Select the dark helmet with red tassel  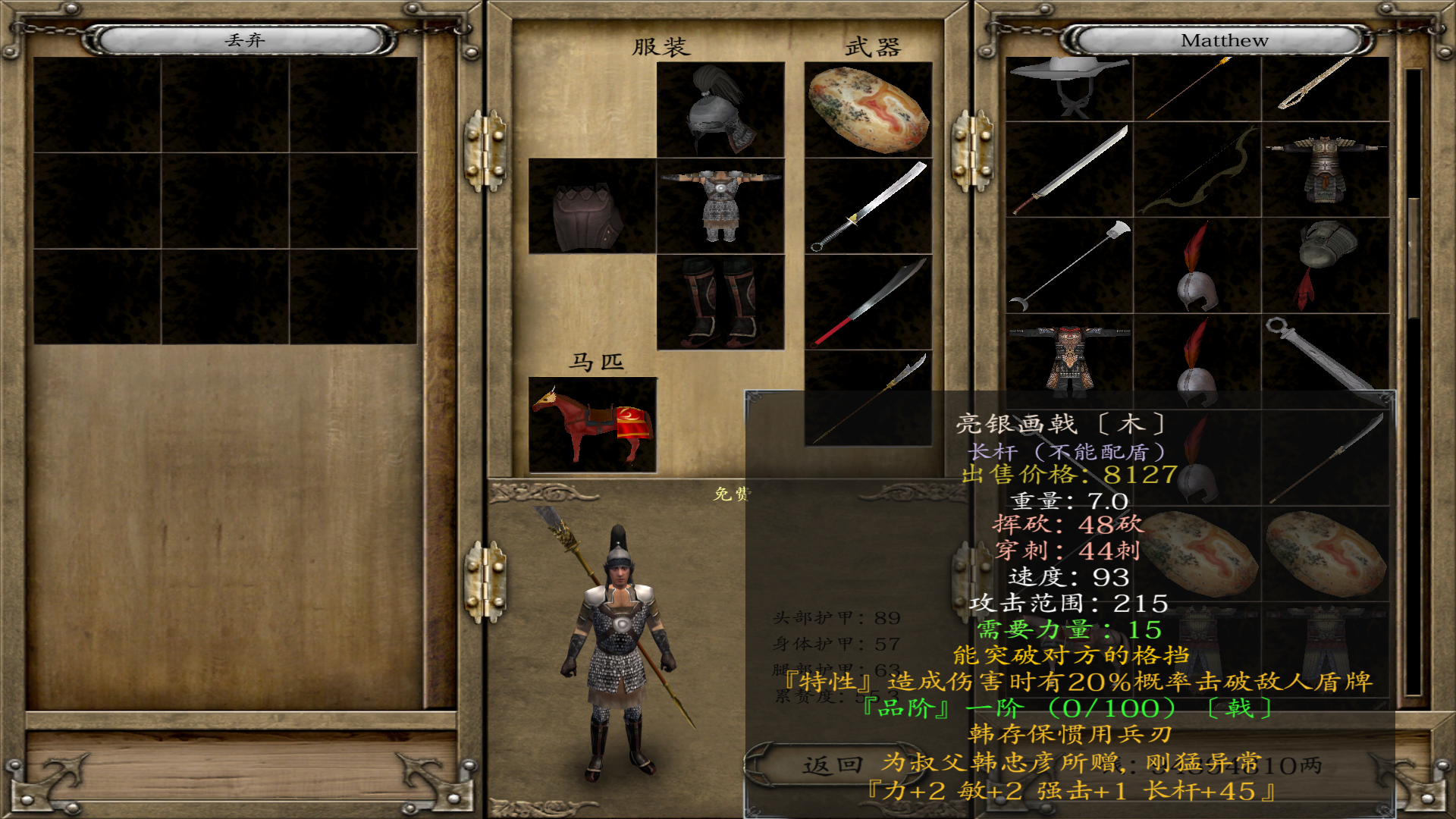pos(1325,266)
